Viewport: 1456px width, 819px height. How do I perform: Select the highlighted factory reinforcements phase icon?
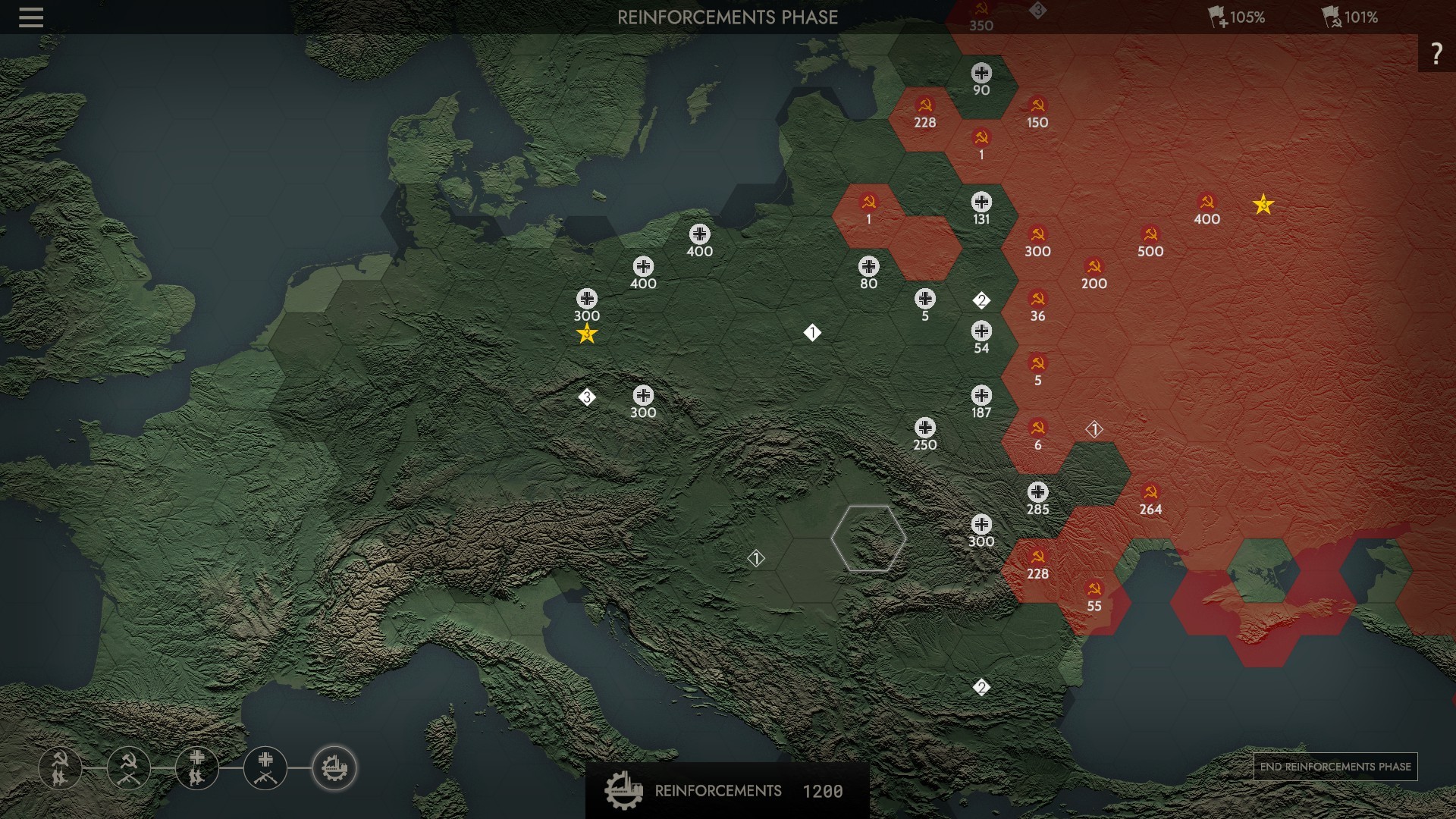[x=334, y=768]
